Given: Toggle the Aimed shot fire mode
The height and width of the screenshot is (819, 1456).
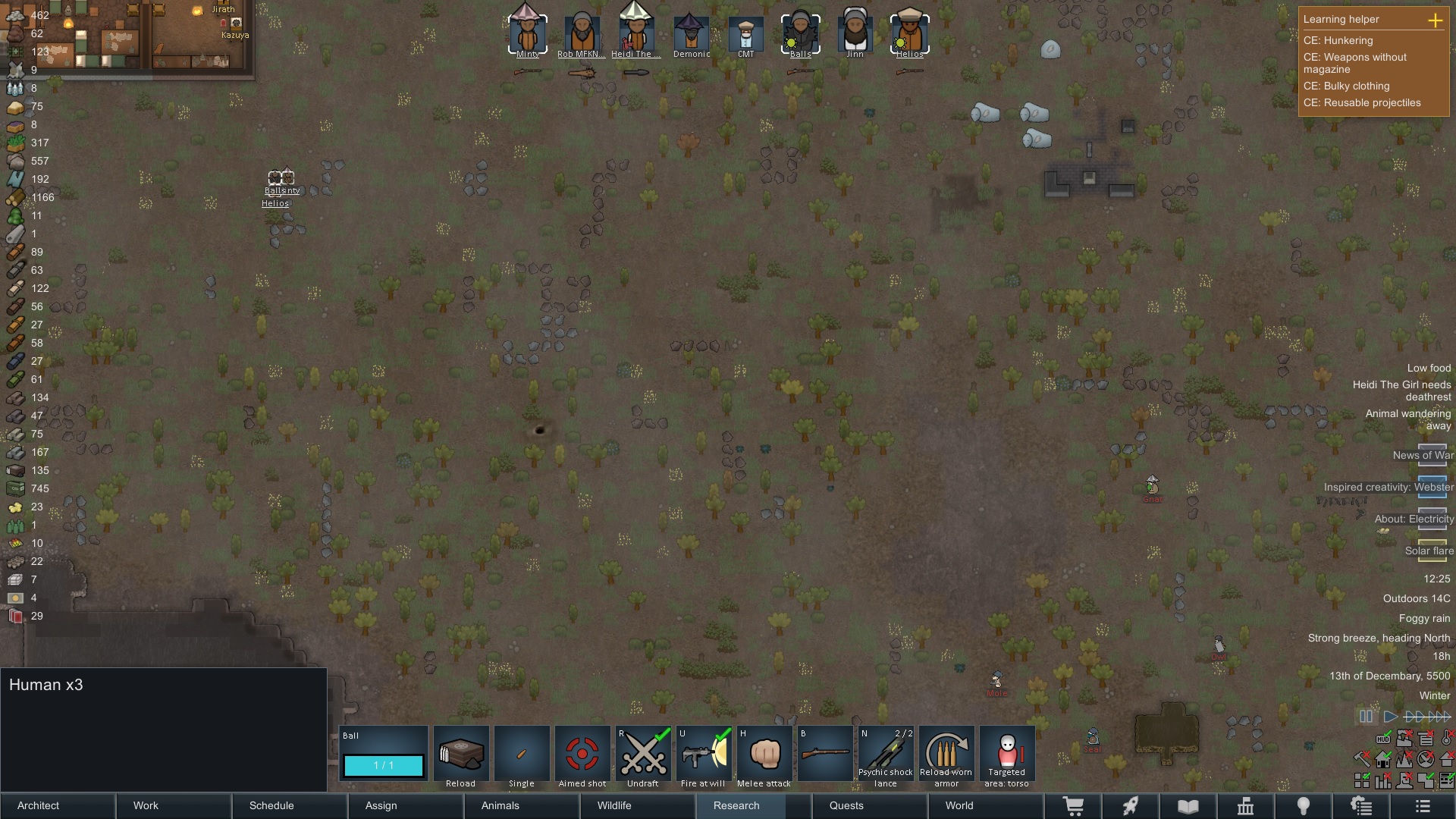Looking at the screenshot, I should tap(582, 755).
